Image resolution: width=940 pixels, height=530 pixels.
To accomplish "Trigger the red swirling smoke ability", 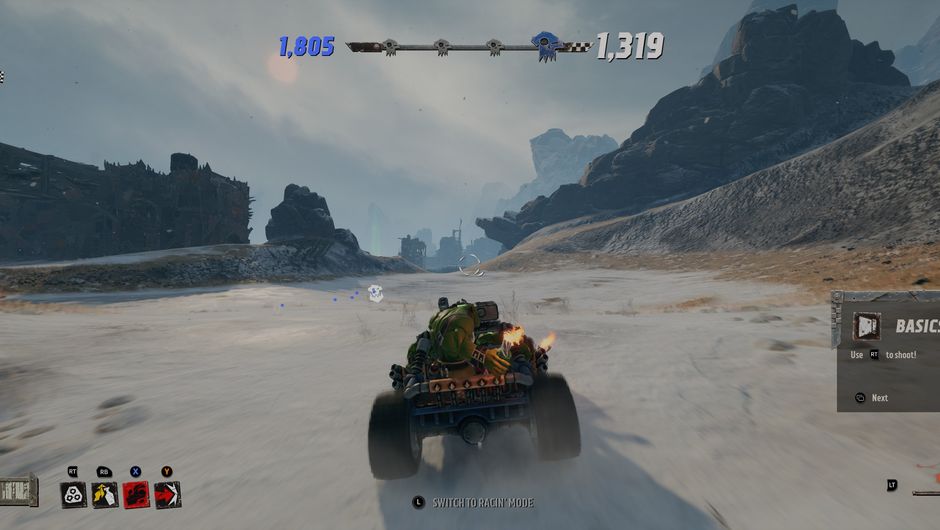I will pos(136,494).
